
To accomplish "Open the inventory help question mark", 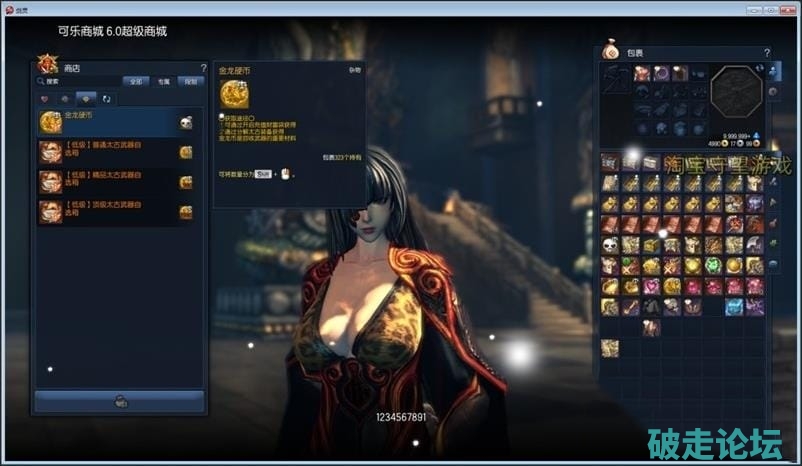I will pos(767,52).
